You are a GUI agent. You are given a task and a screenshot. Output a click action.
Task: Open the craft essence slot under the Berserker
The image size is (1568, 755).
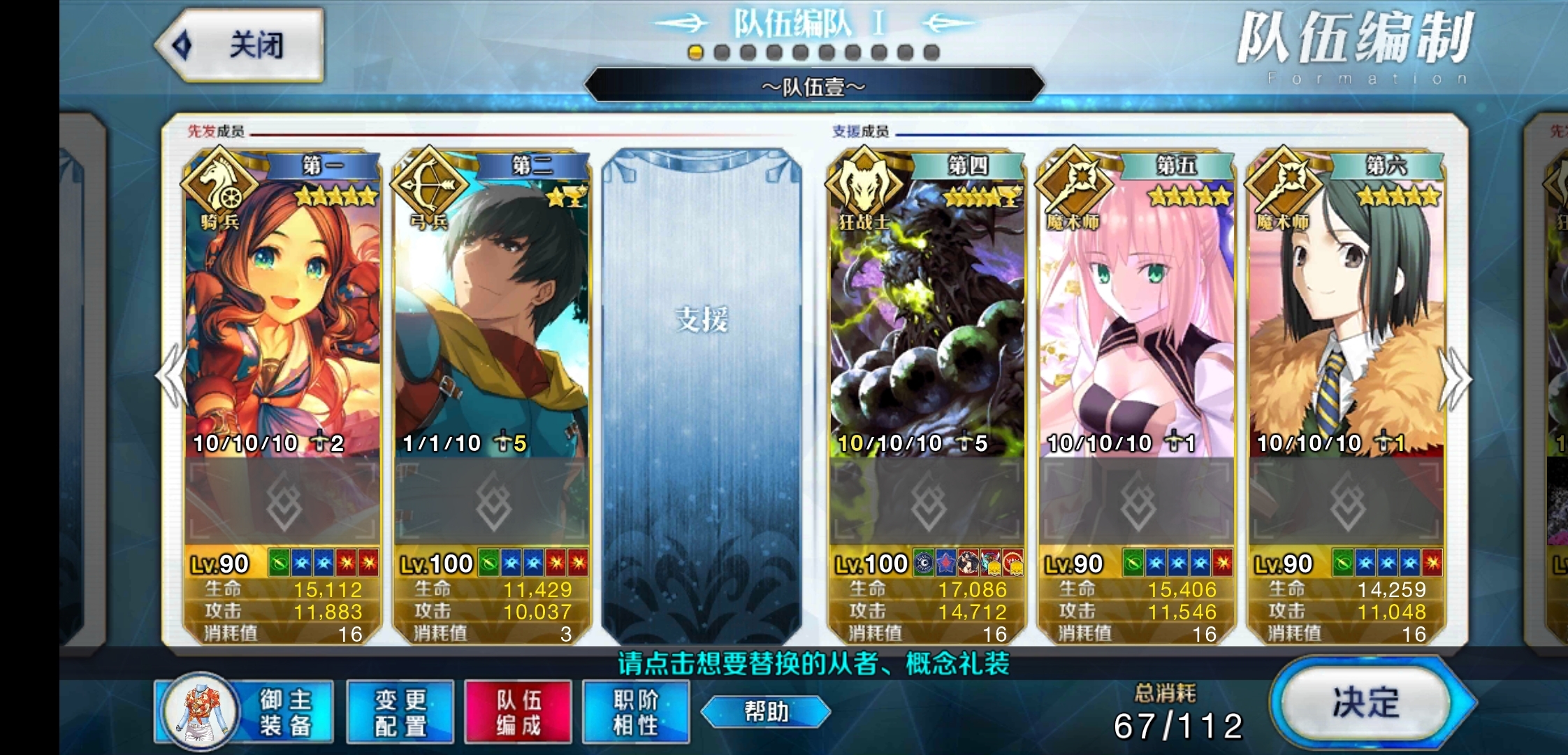(927, 502)
